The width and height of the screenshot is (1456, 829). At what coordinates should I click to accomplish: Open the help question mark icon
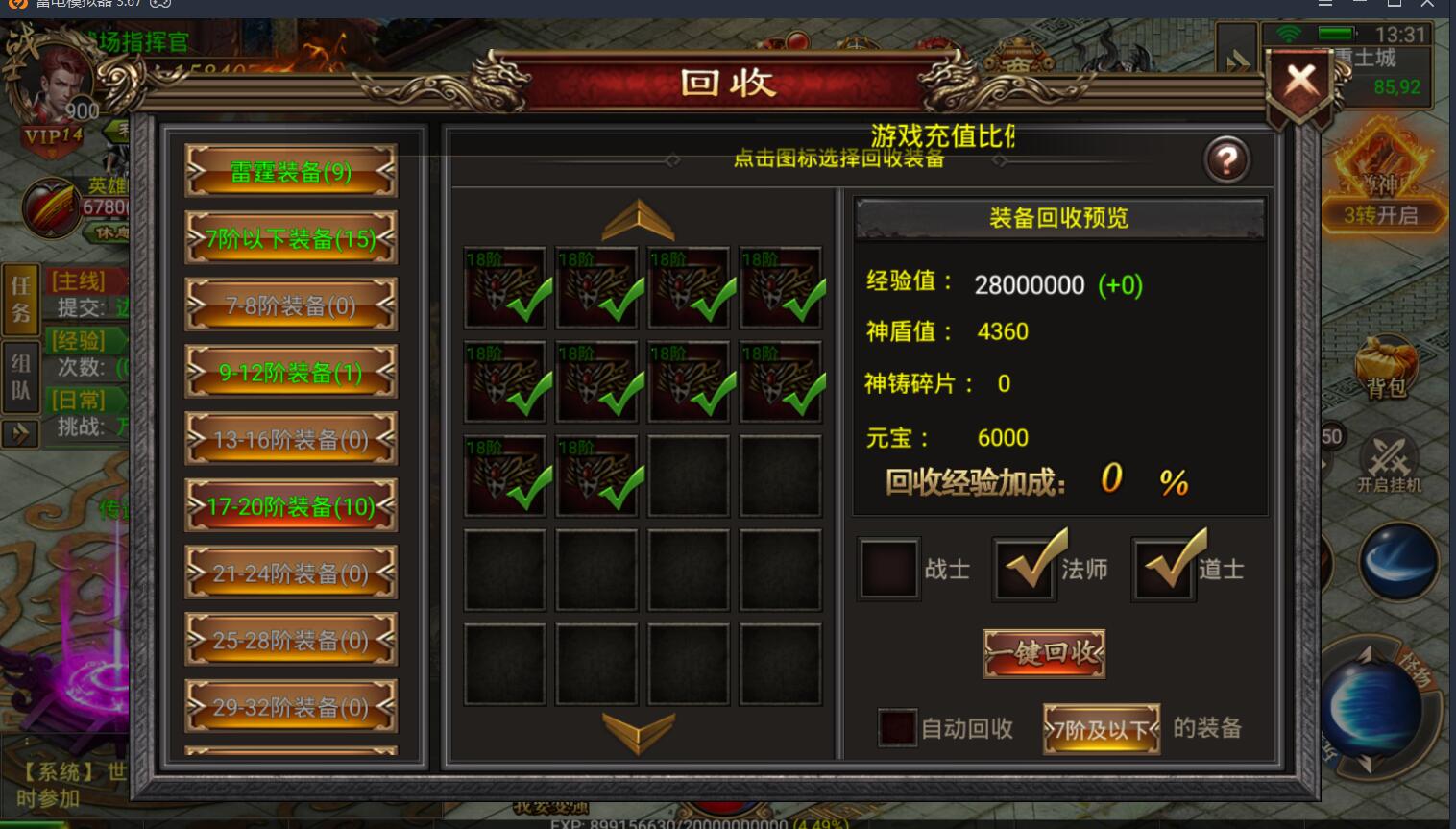tap(1226, 159)
